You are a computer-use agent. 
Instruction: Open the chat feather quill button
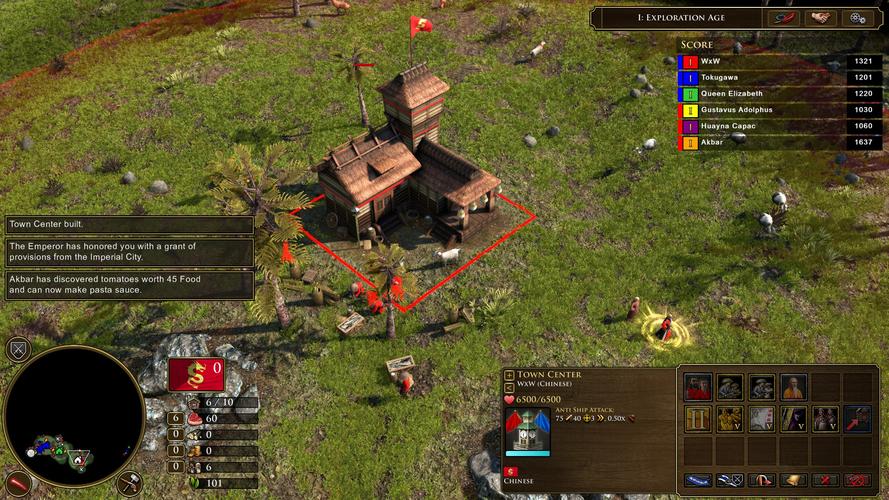[x=783, y=18]
